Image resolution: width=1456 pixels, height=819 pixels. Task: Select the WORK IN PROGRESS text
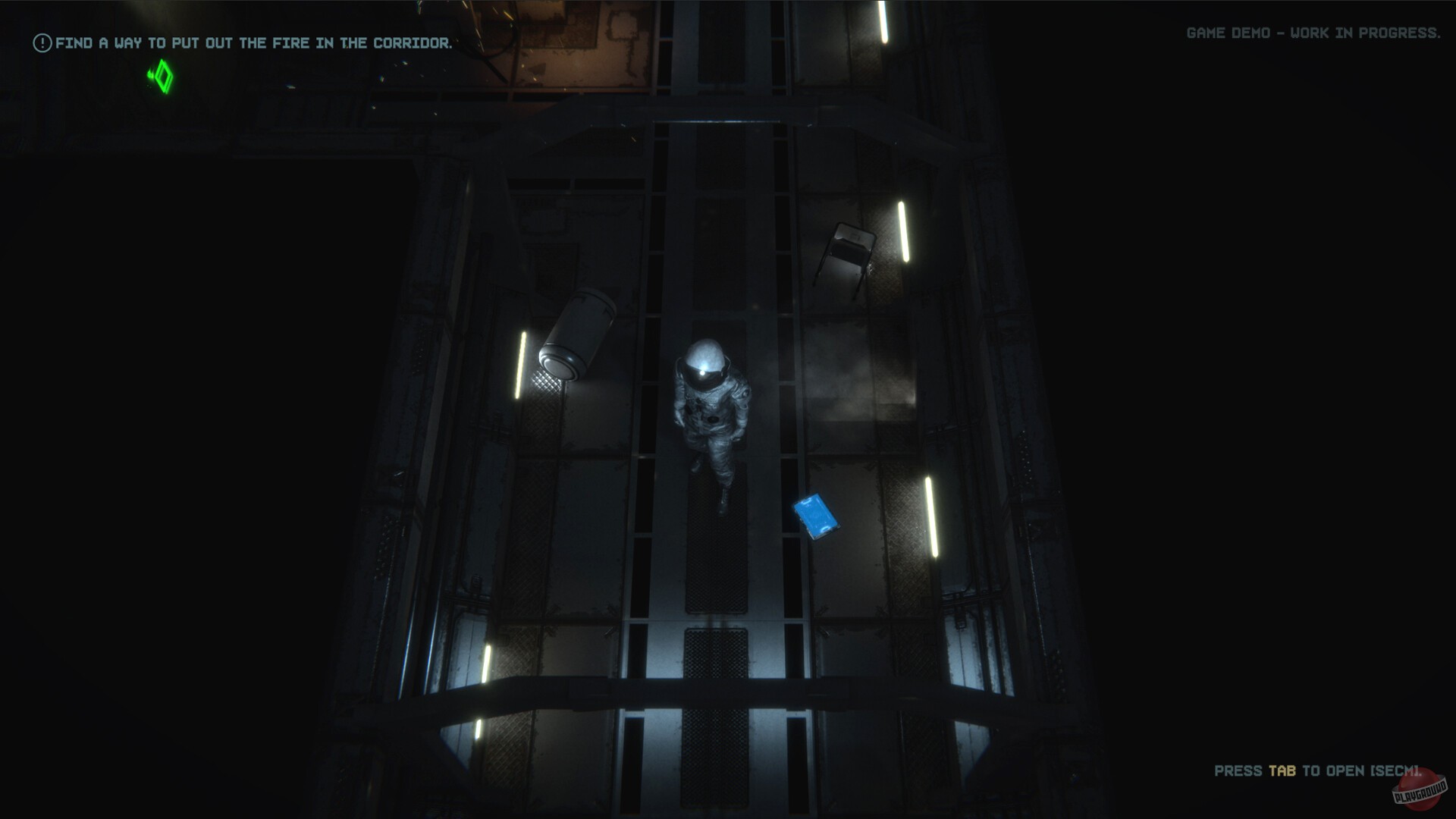click(1363, 33)
